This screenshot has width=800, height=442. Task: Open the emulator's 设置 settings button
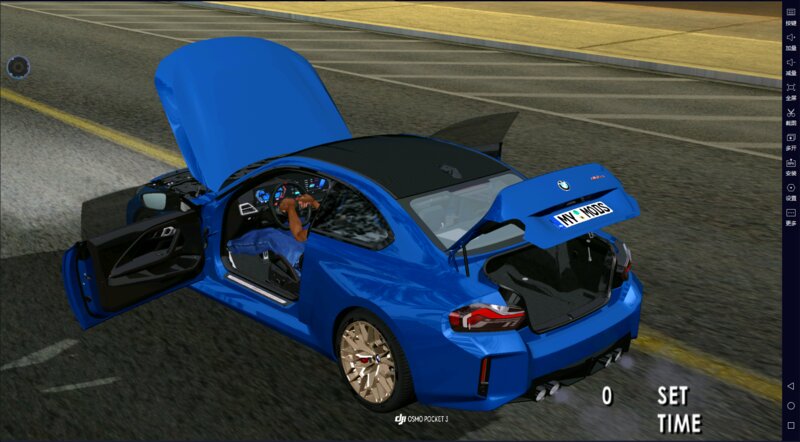(x=790, y=189)
